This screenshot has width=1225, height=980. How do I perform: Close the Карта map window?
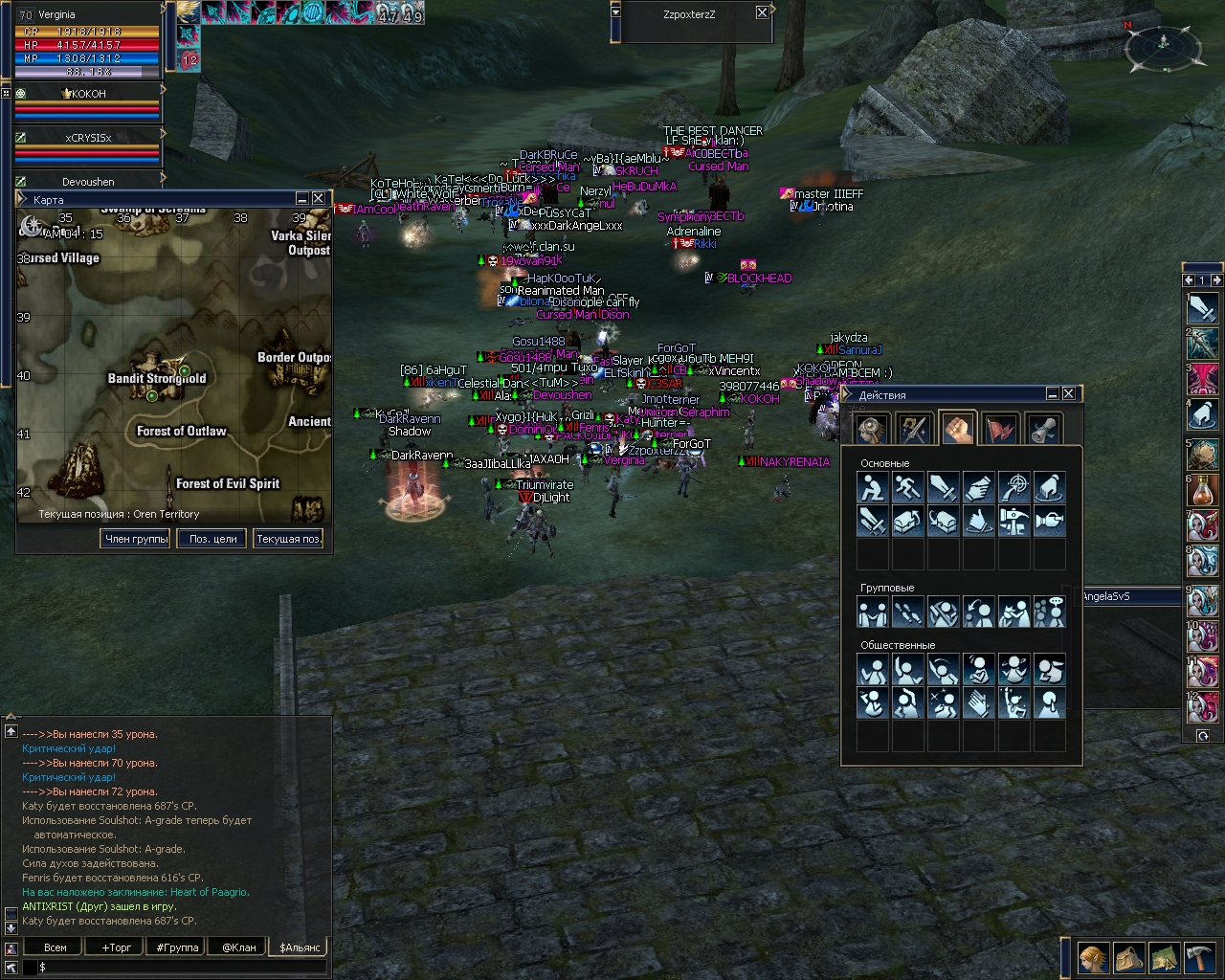click(319, 198)
